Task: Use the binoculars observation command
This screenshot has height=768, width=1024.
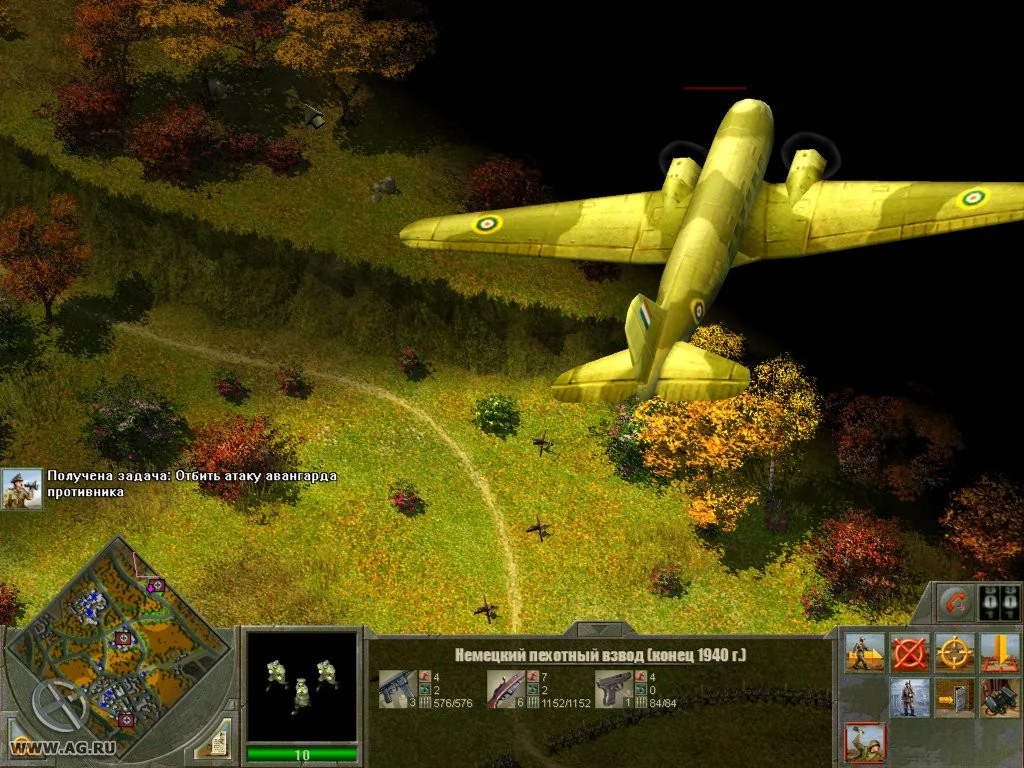Action: tap(999, 697)
